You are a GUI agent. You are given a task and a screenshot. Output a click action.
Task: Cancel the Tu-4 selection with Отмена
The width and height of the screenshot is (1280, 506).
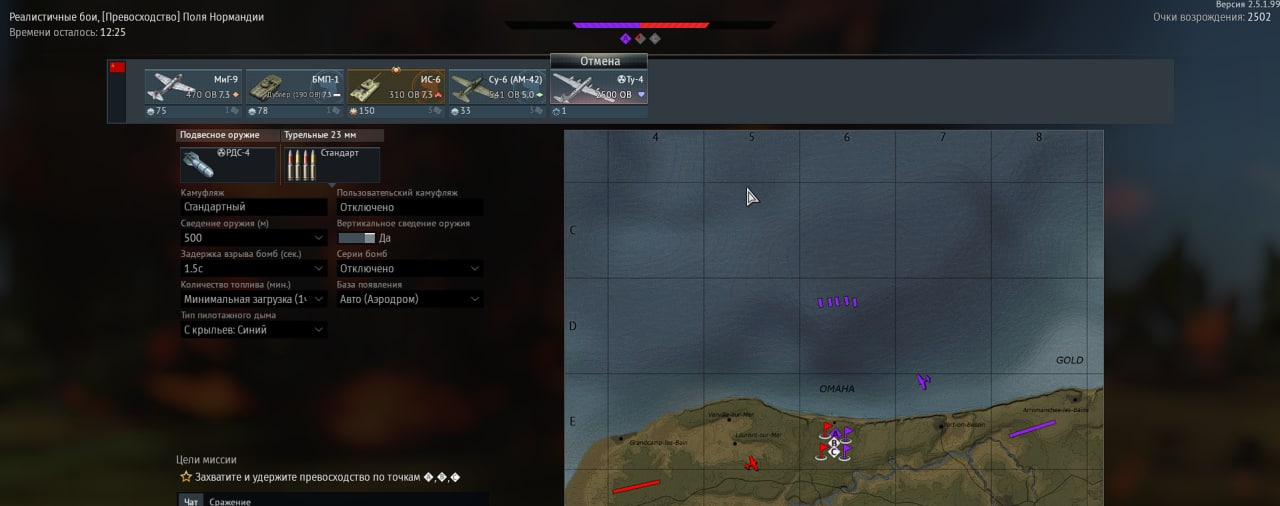point(599,61)
